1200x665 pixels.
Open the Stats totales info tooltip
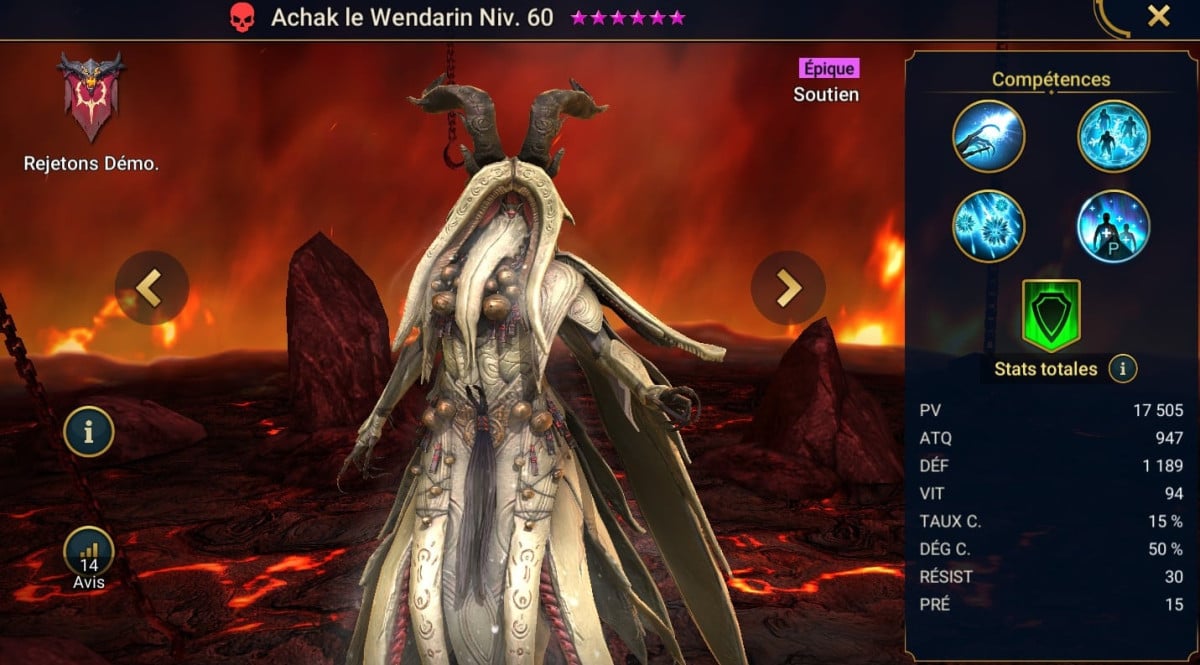click(x=1123, y=369)
